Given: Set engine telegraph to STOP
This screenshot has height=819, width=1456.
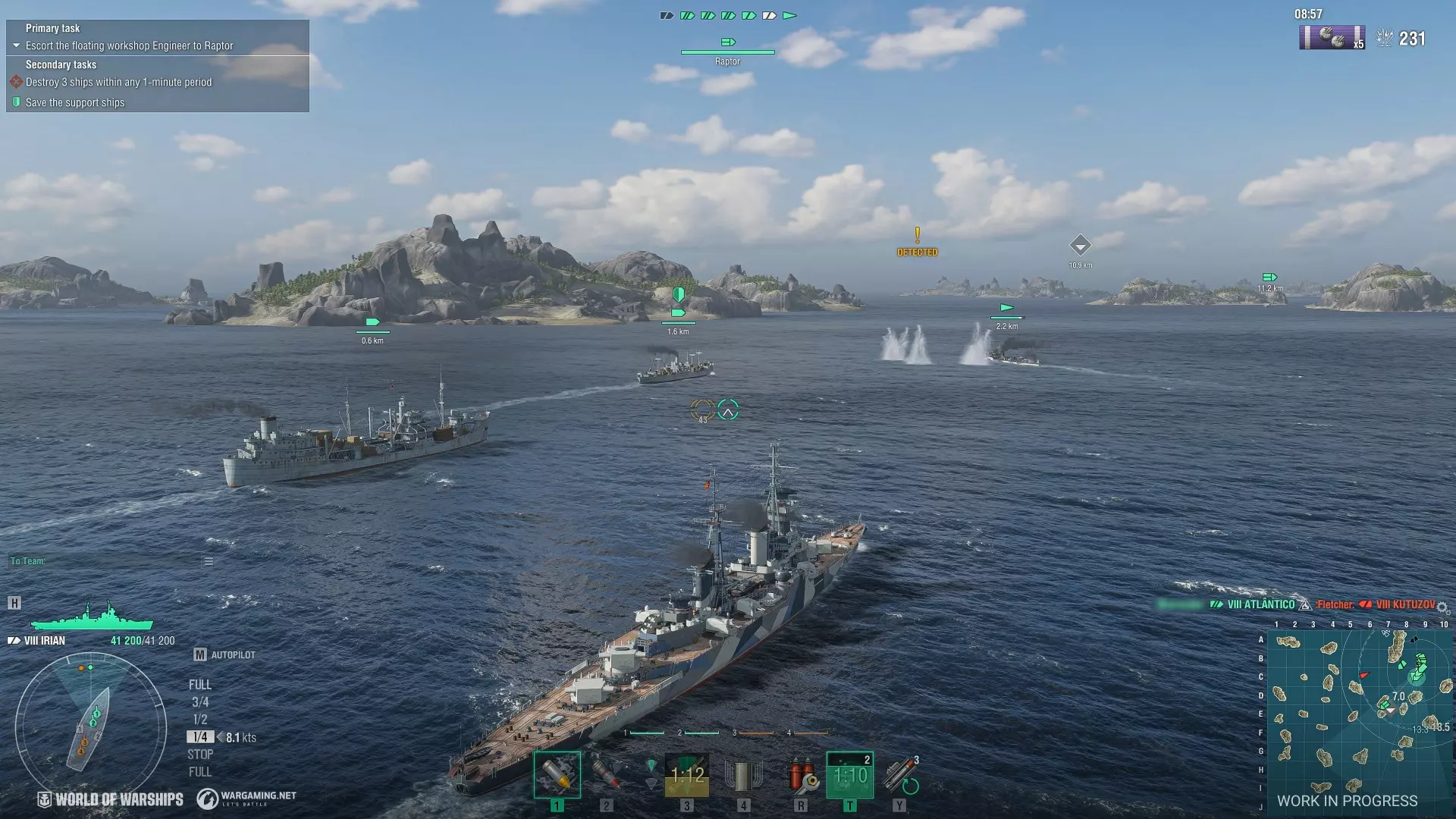Looking at the screenshot, I should [x=200, y=755].
